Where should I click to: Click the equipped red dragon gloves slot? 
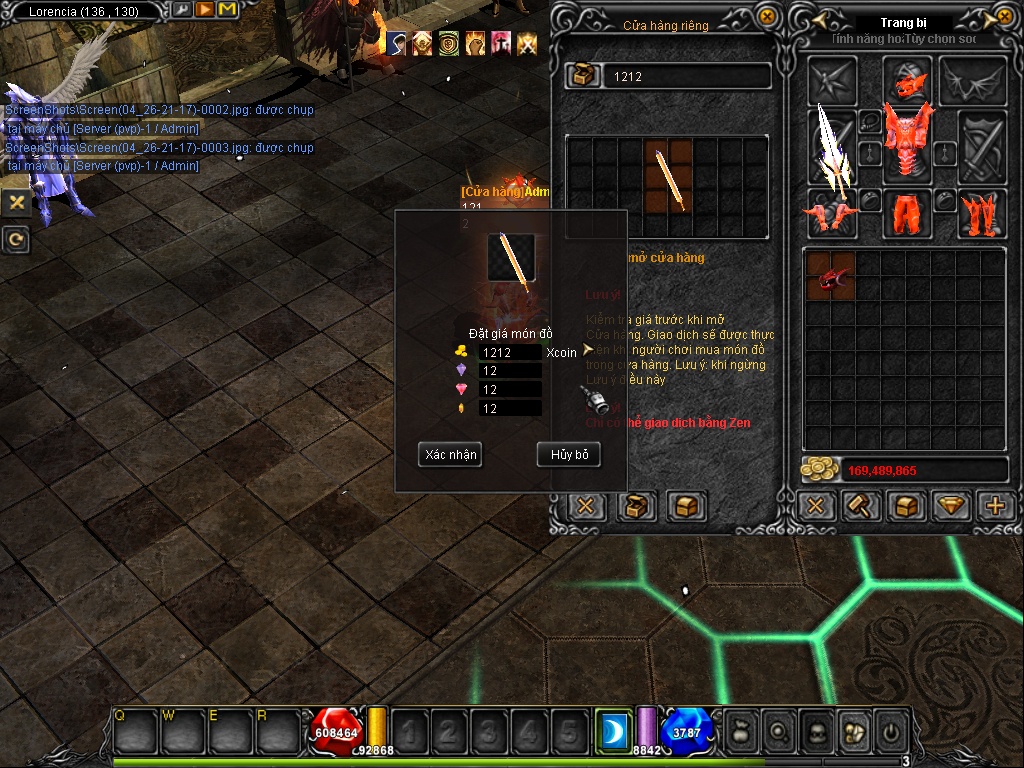click(832, 212)
